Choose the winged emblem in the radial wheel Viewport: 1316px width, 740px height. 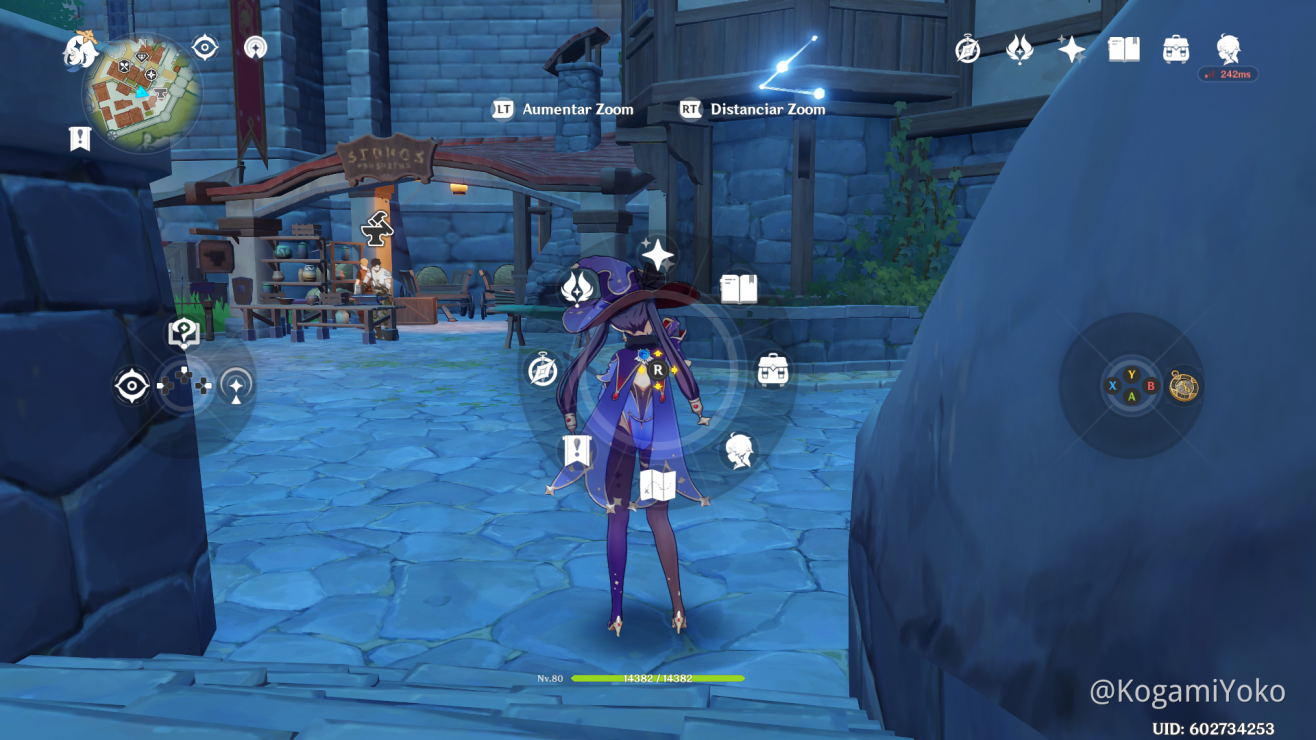click(577, 288)
